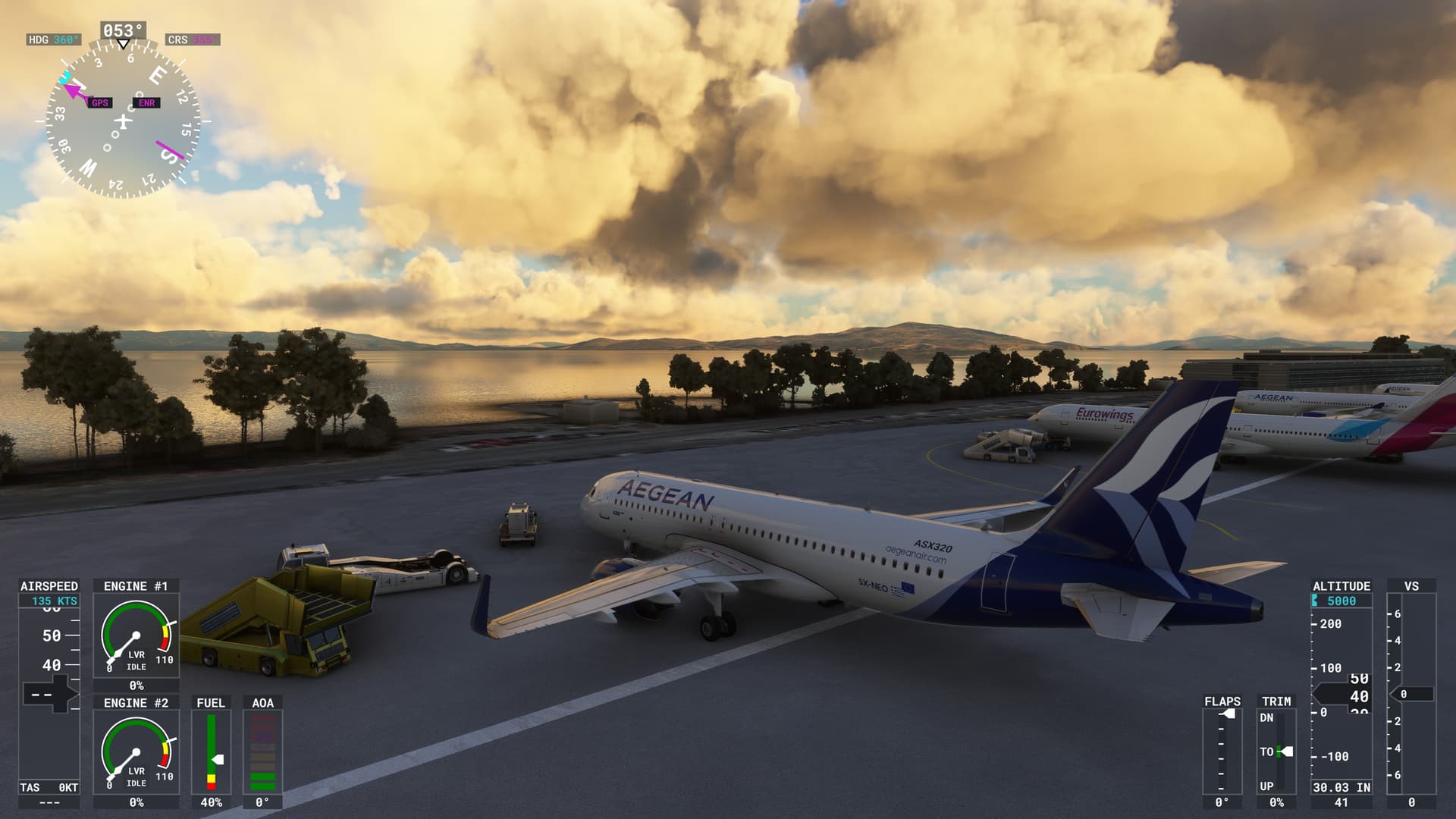Click the TRIM indicator gauge

1276,751
